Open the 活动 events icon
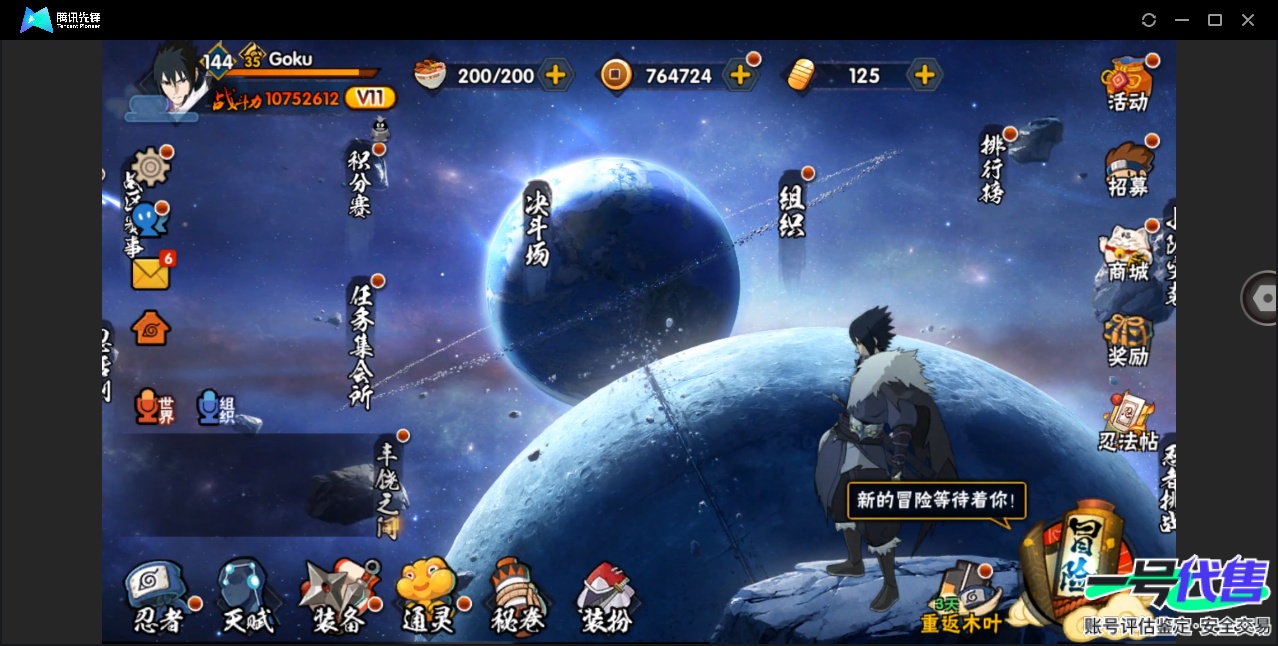1278x646 pixels. click(x=1127, y=84)
